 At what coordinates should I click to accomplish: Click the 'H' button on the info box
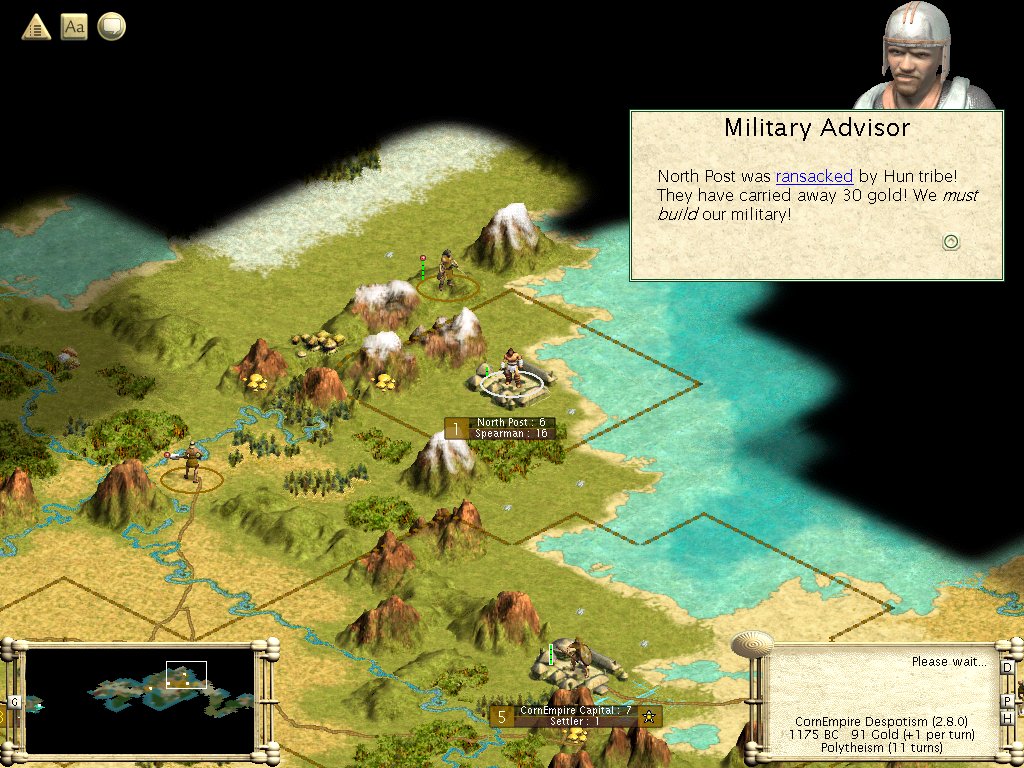point(1008,717)
